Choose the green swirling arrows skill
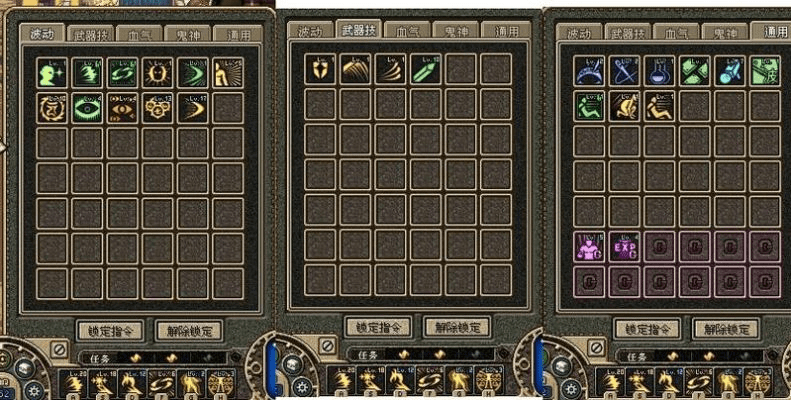Viewport: 791px width, 400px height. tap(122, 73)
